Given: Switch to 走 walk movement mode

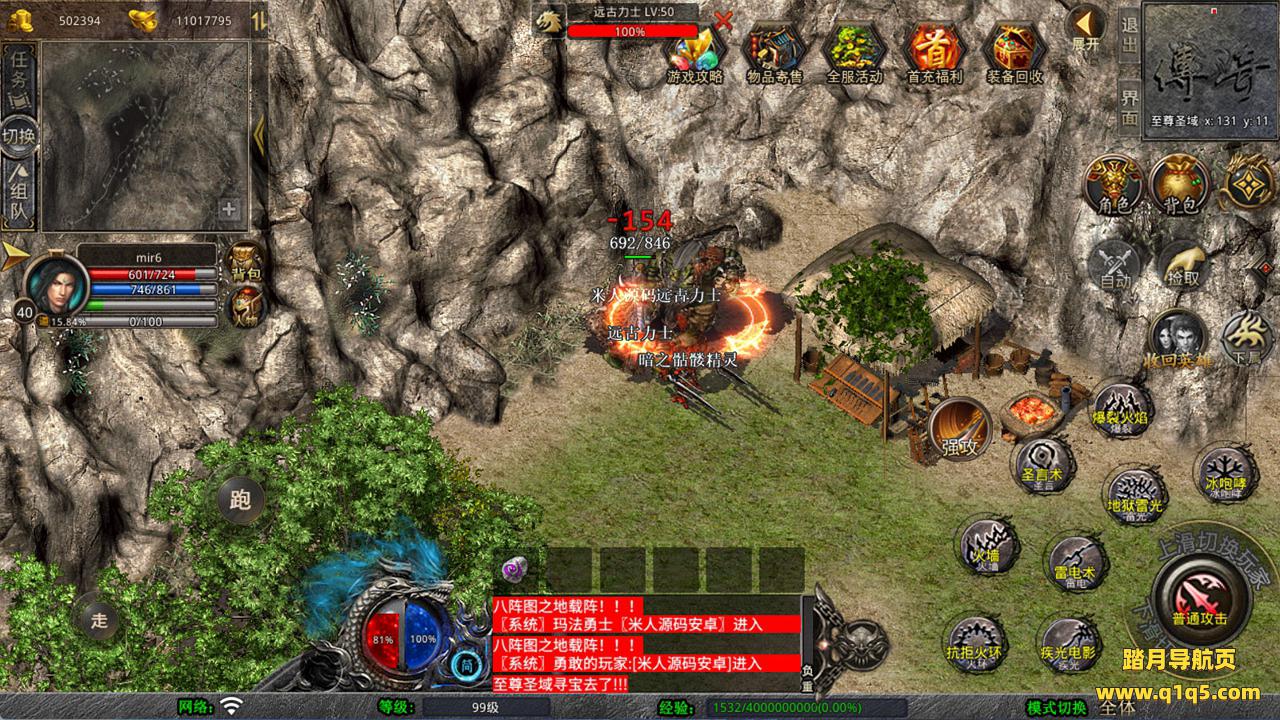Looking at the screenshot, I should pyautogui.click(x=99, y=619).
